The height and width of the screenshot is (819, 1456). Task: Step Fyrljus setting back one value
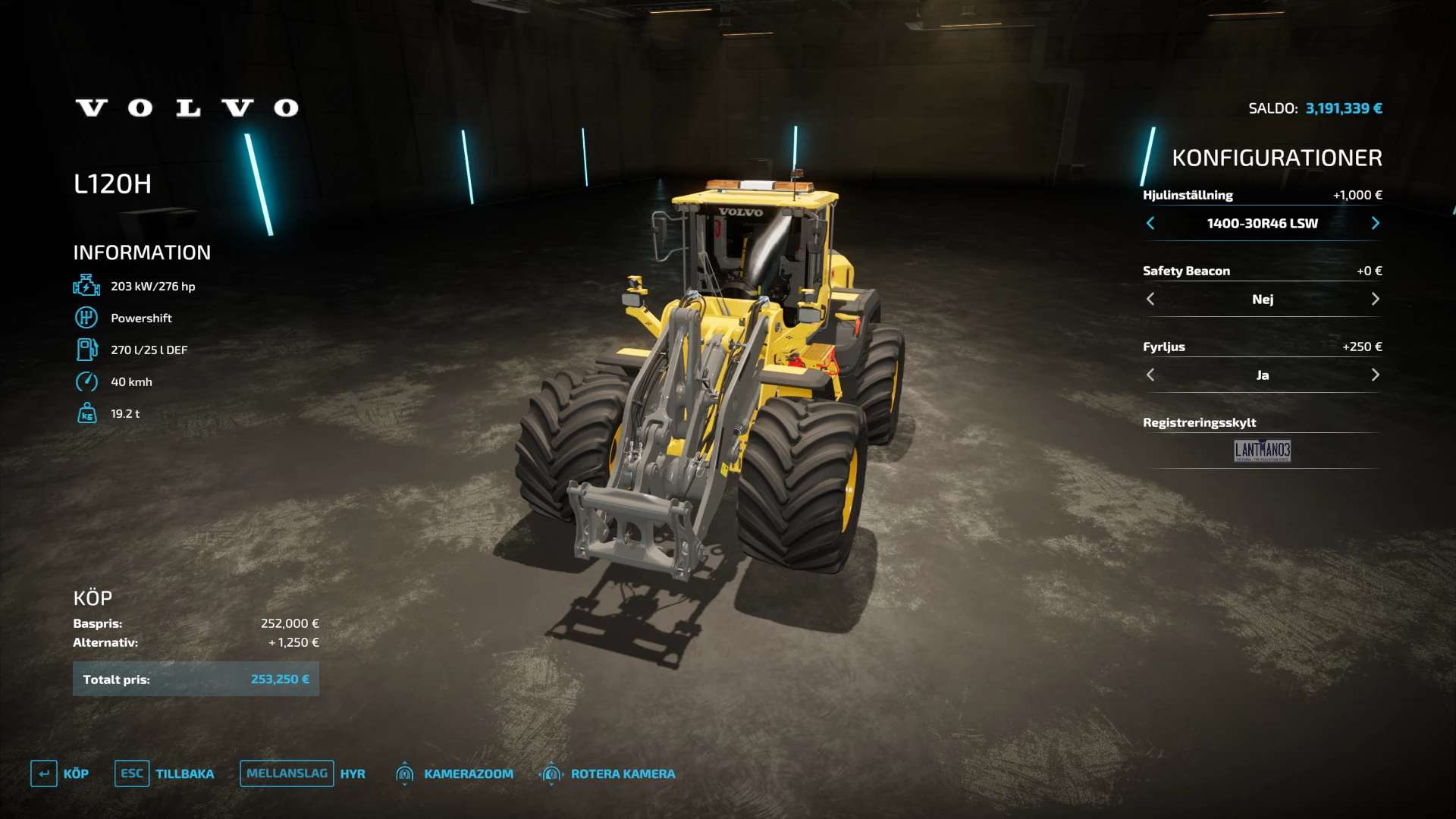1150,375
